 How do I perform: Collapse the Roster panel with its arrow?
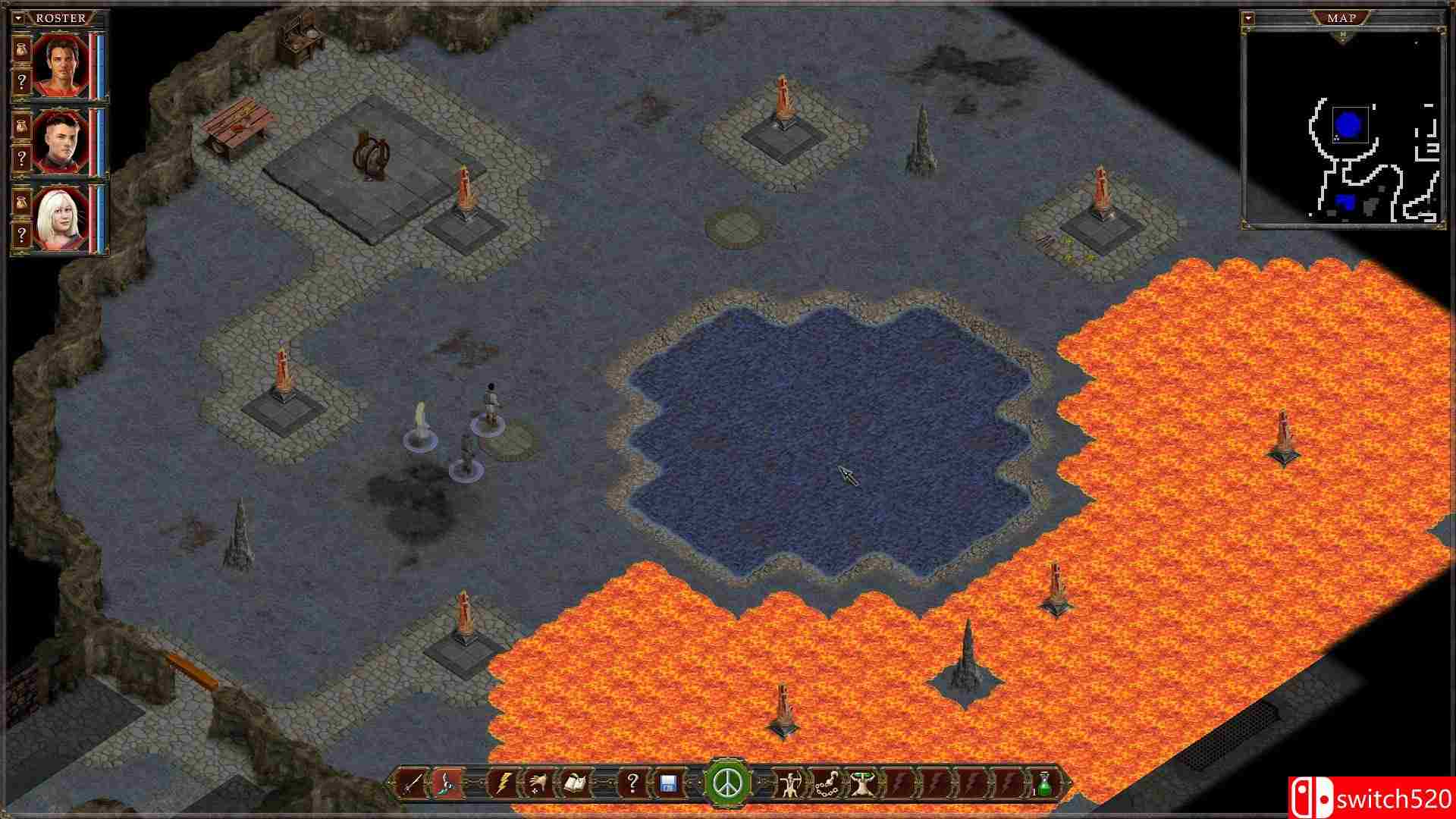point(17,17)
